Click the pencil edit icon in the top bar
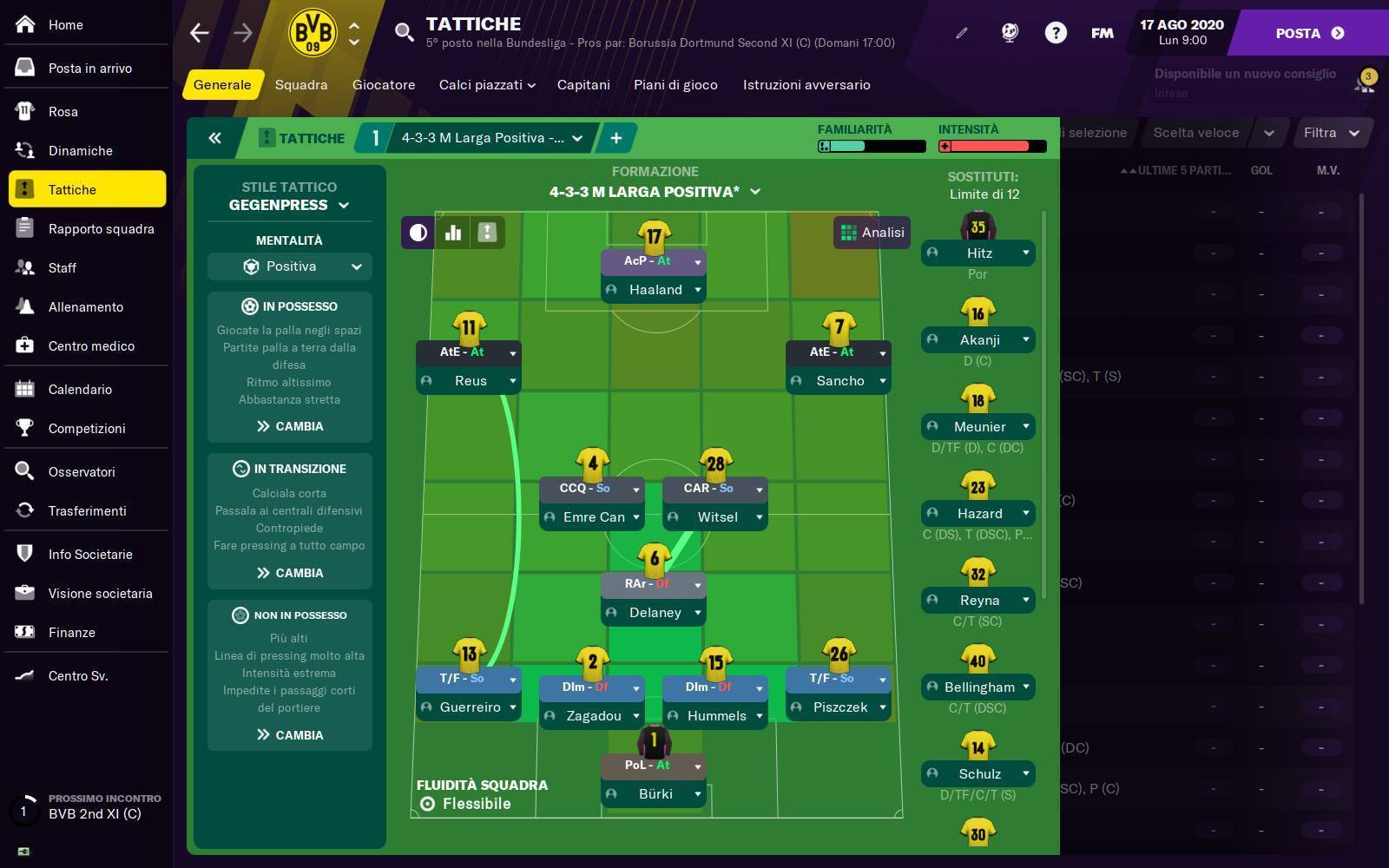 pyautogui.click(x=960, y=33)
